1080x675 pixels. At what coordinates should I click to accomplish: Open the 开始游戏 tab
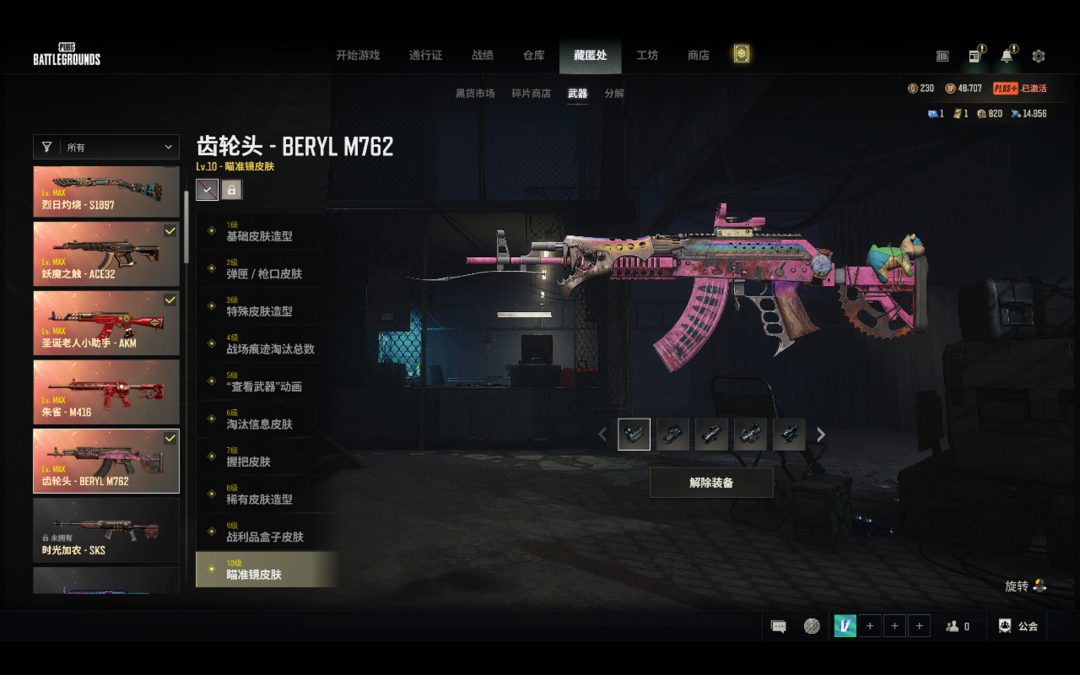[357, 55]
